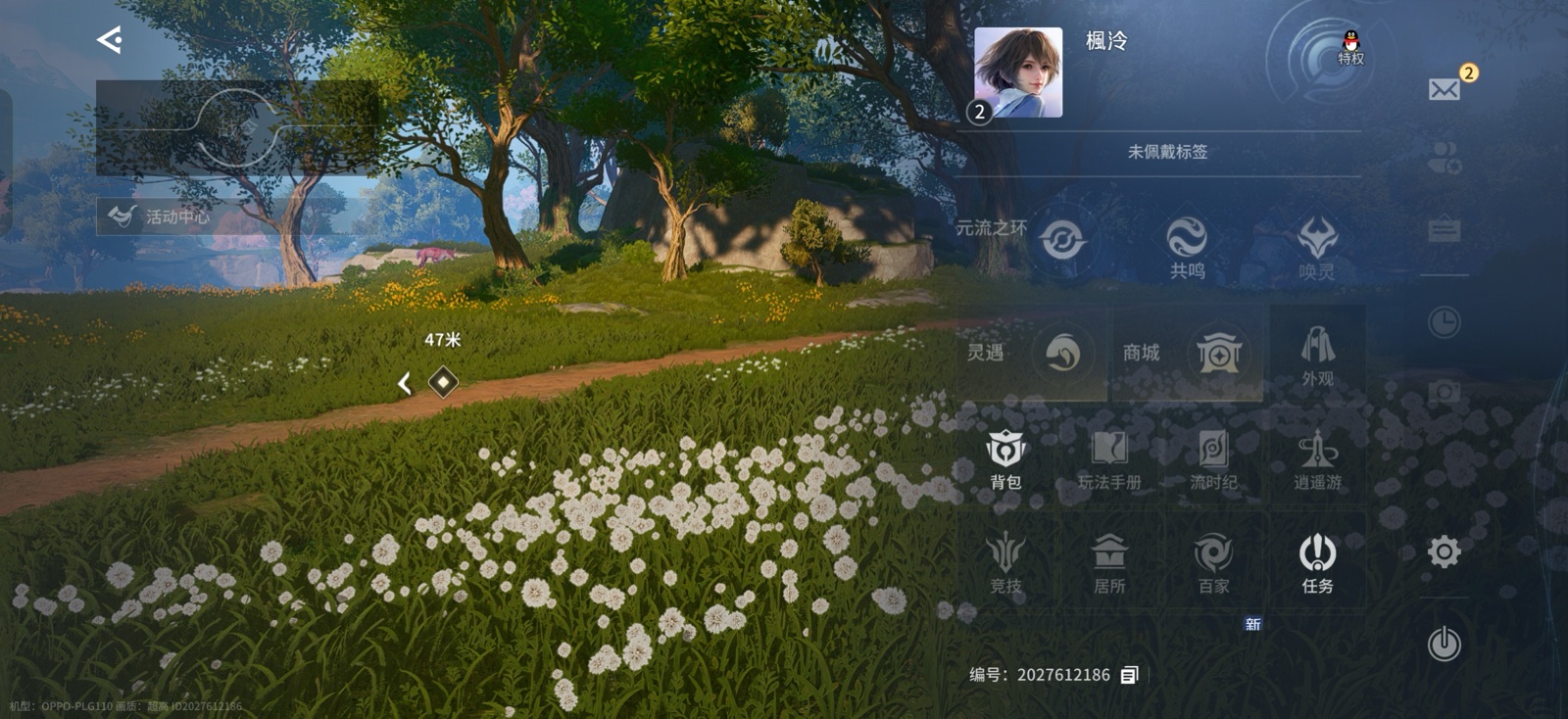This screenshot has width=1568, height=719.
Task: Open the friends panel icon
Action: coord(1443,154)
